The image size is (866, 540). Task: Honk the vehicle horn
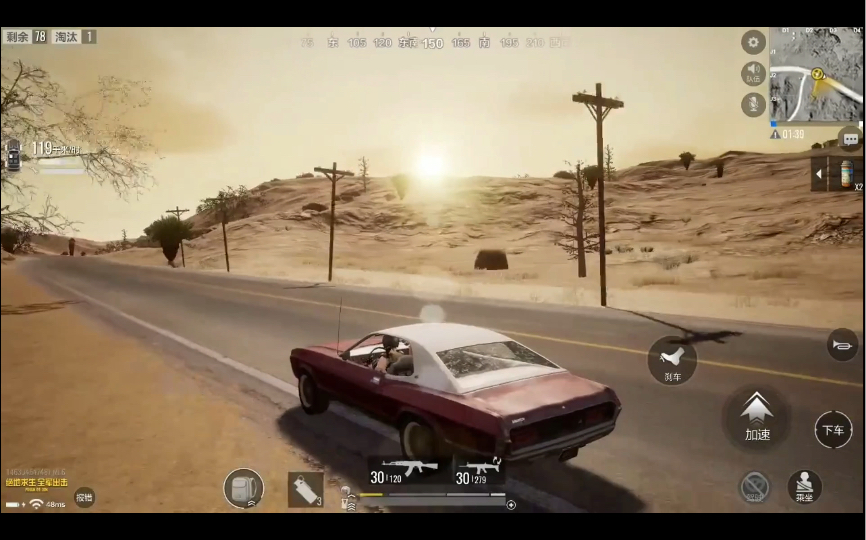[842, 345]
